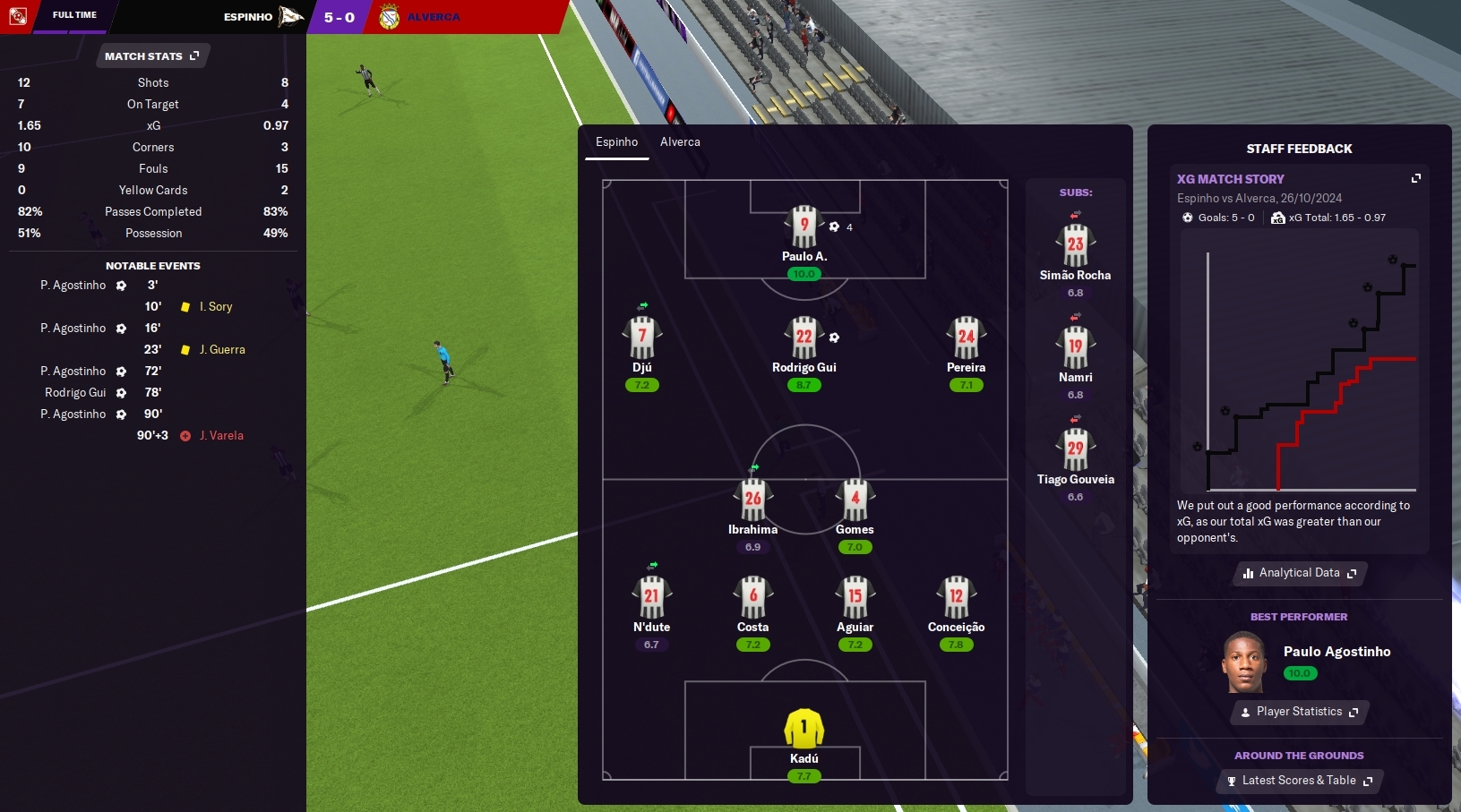The width and height of the screenshot is (1461, 812).
Task: Choose left-back N'dute
Action: click(x=651, y=597)
